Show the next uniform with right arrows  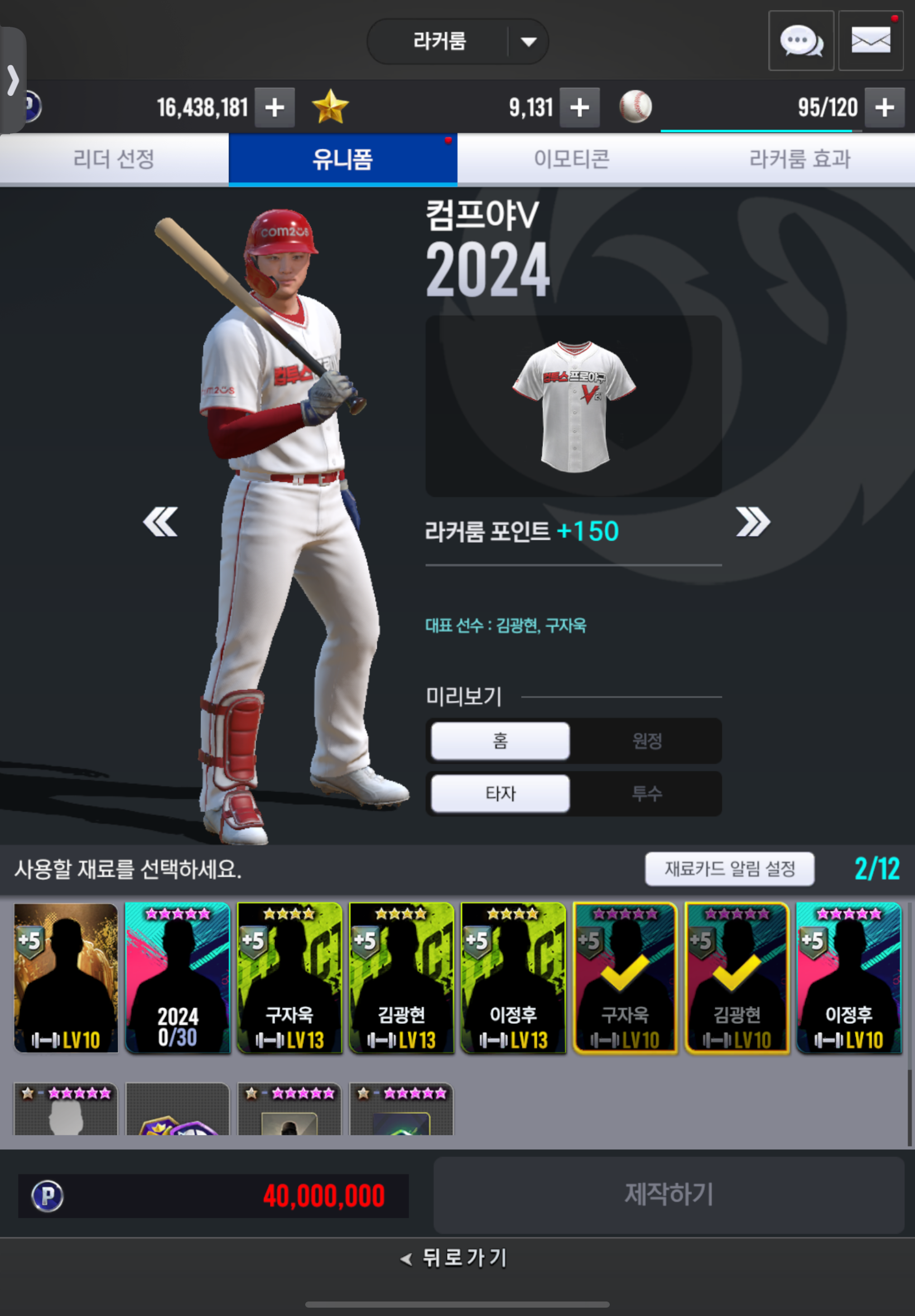[752, 522]
